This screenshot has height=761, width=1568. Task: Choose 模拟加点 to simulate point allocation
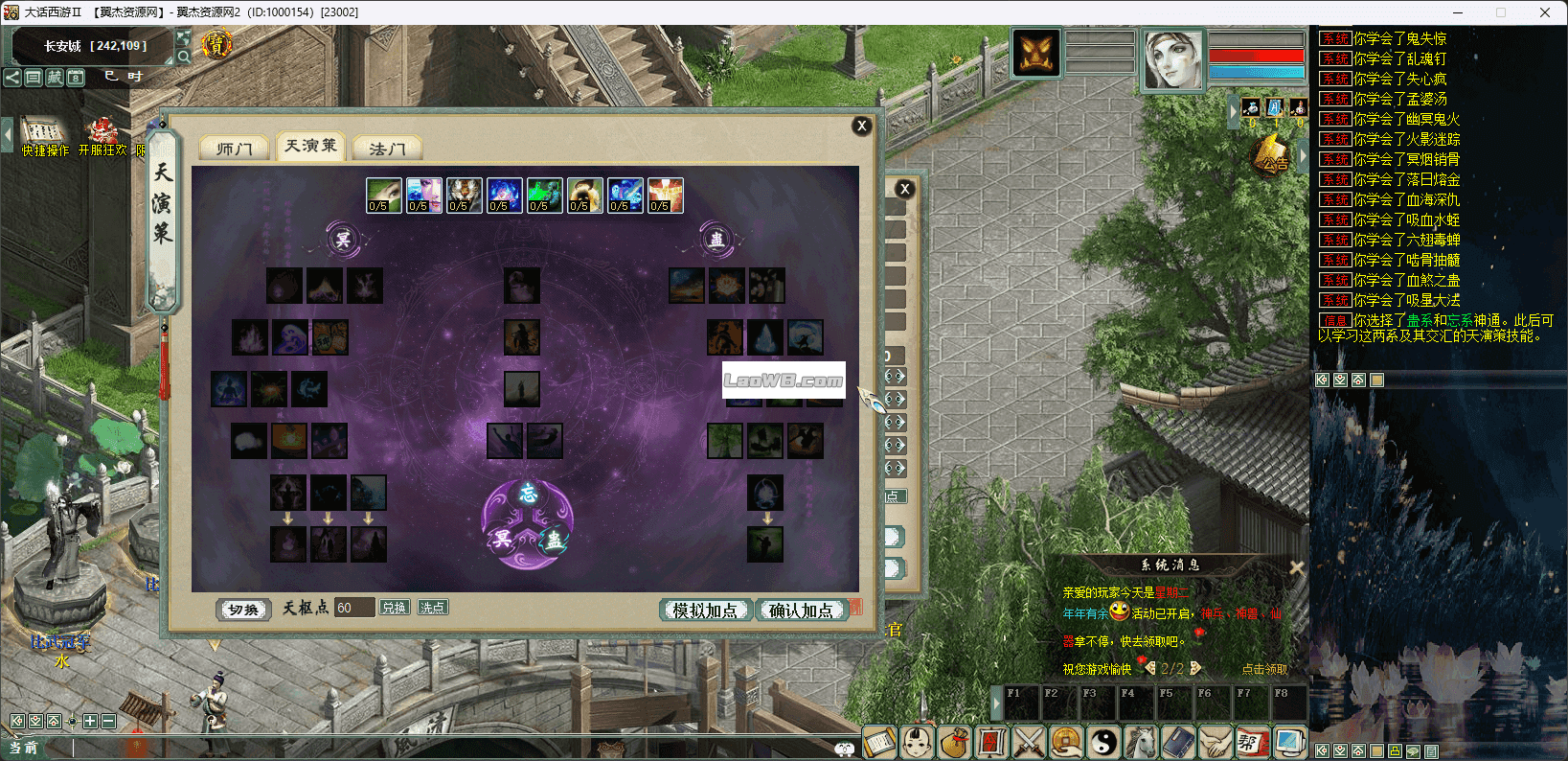coord(705,611)
